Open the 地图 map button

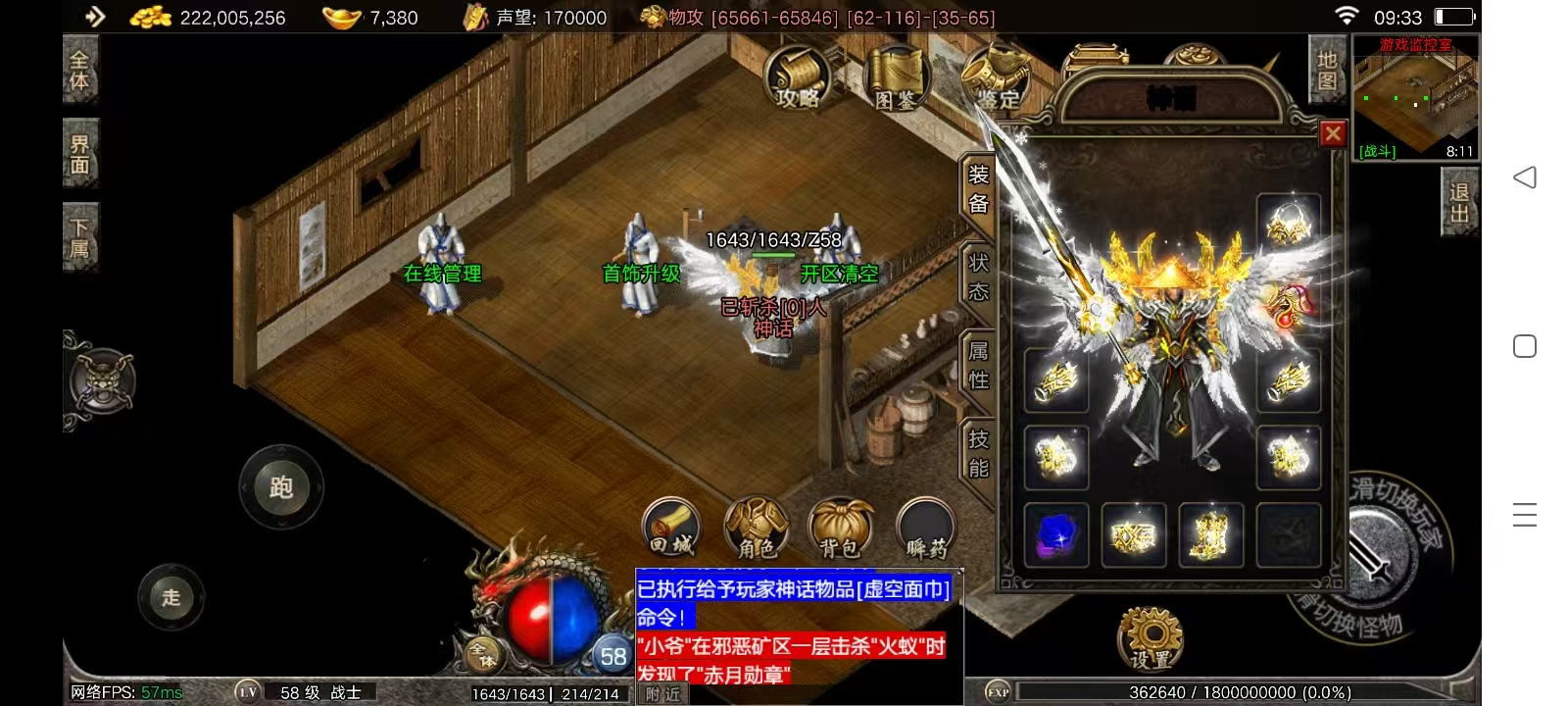[x=1327, y=71]
